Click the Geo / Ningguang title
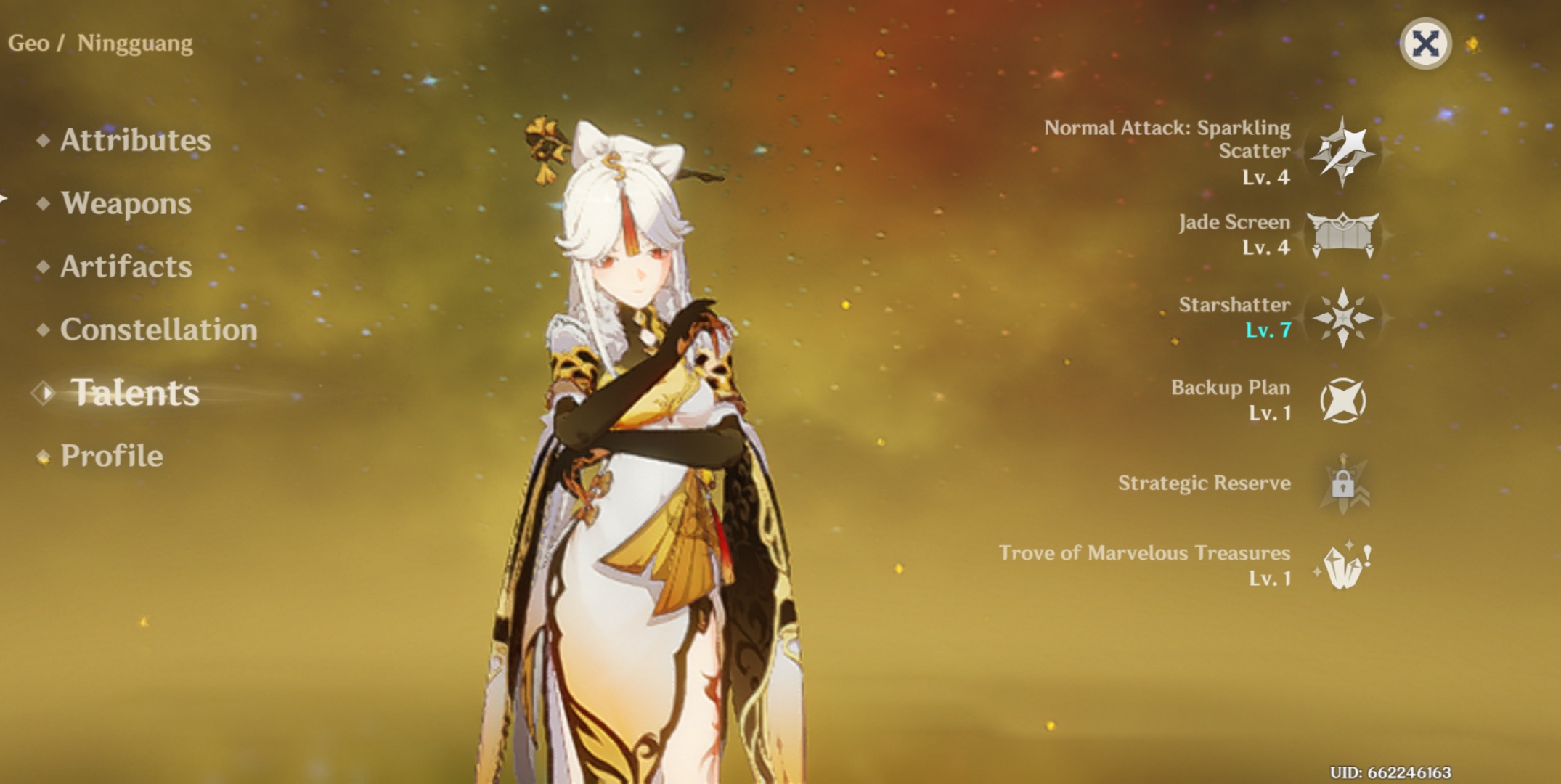 click(x=102, y=42)
